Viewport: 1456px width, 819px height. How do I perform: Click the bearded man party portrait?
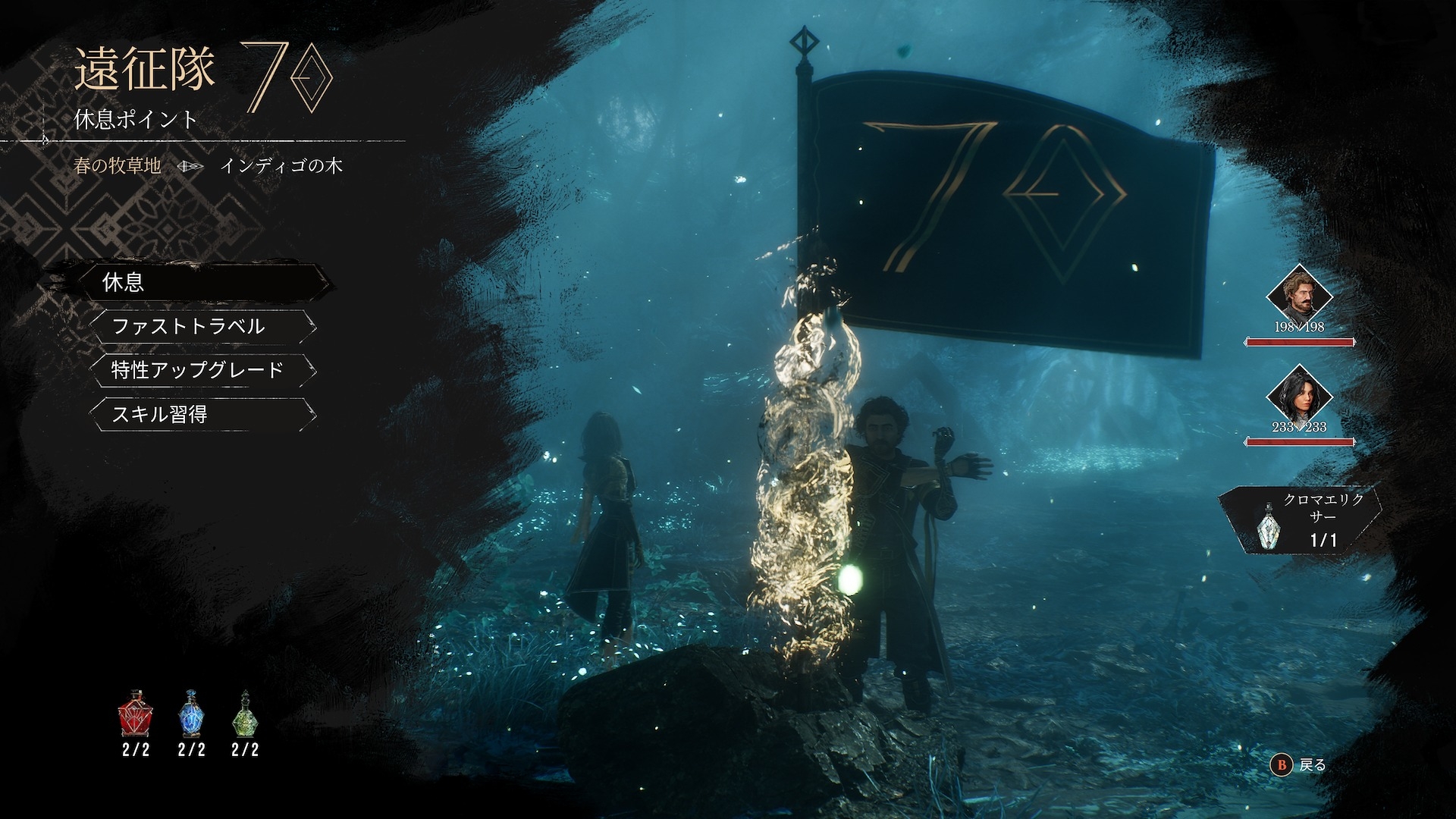coord(1299,294)
